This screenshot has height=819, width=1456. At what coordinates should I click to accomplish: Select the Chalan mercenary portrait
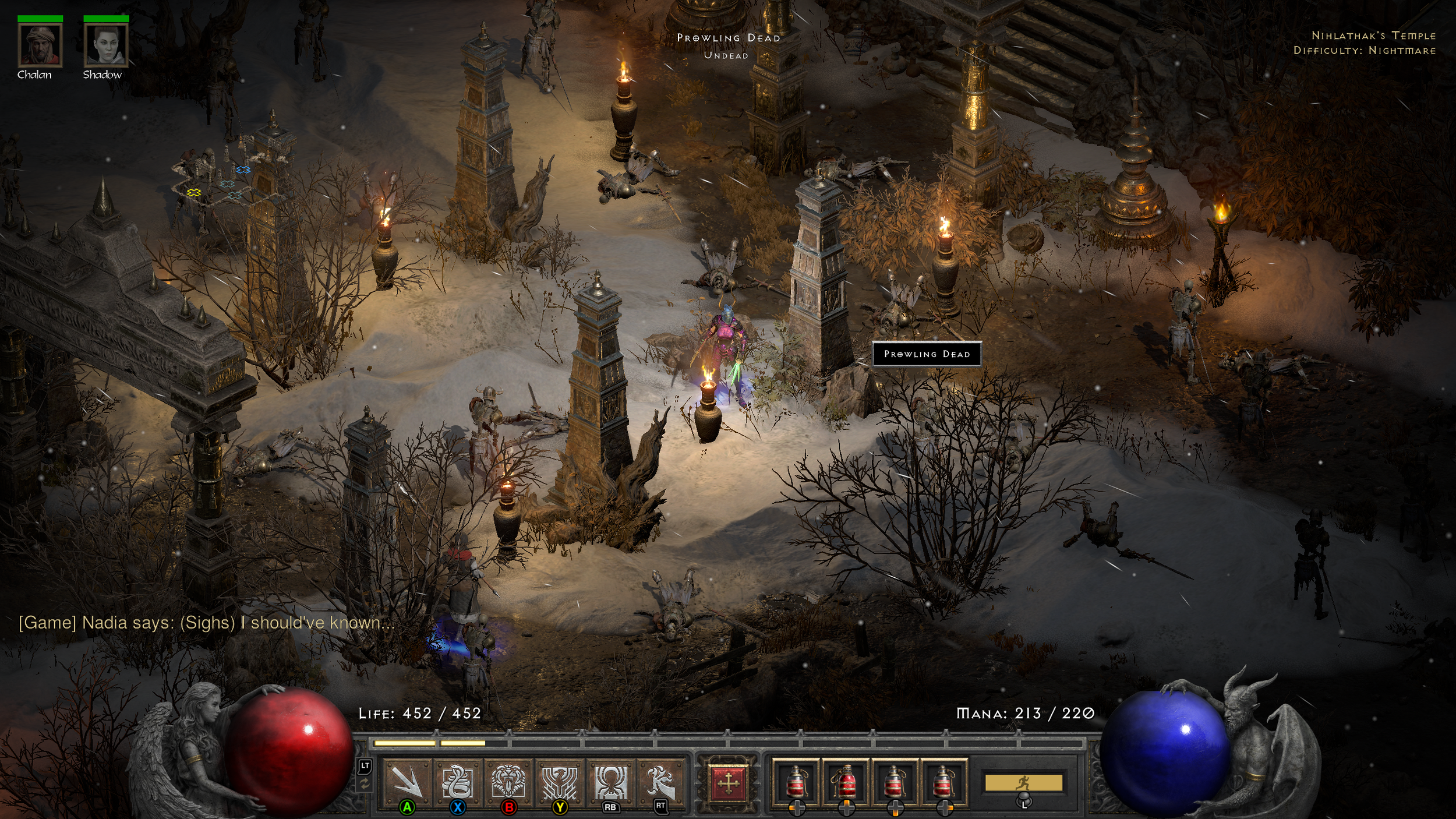(40, 45)
